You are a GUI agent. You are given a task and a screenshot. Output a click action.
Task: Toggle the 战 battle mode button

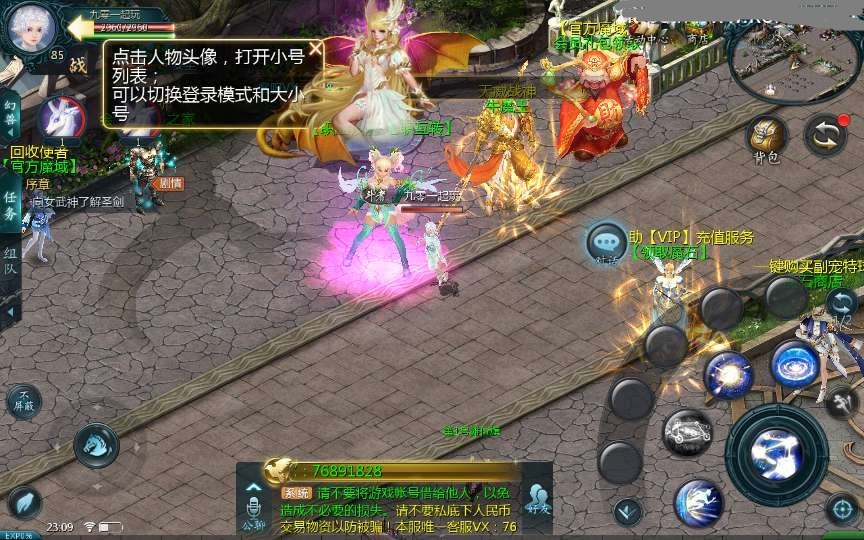pos(78,66)
